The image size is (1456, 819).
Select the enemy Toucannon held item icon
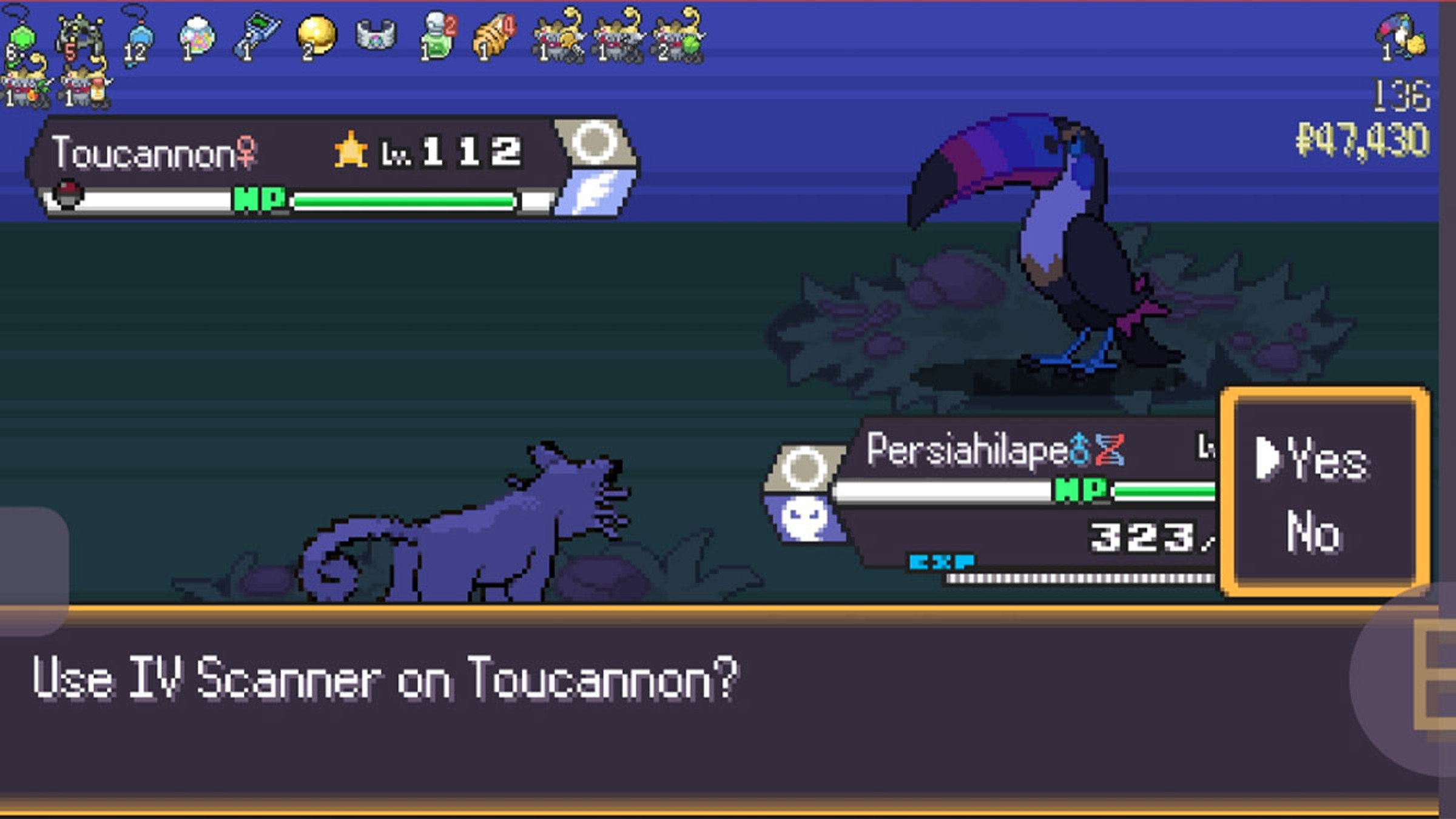pyautogui.click(x=1401, y=38)
